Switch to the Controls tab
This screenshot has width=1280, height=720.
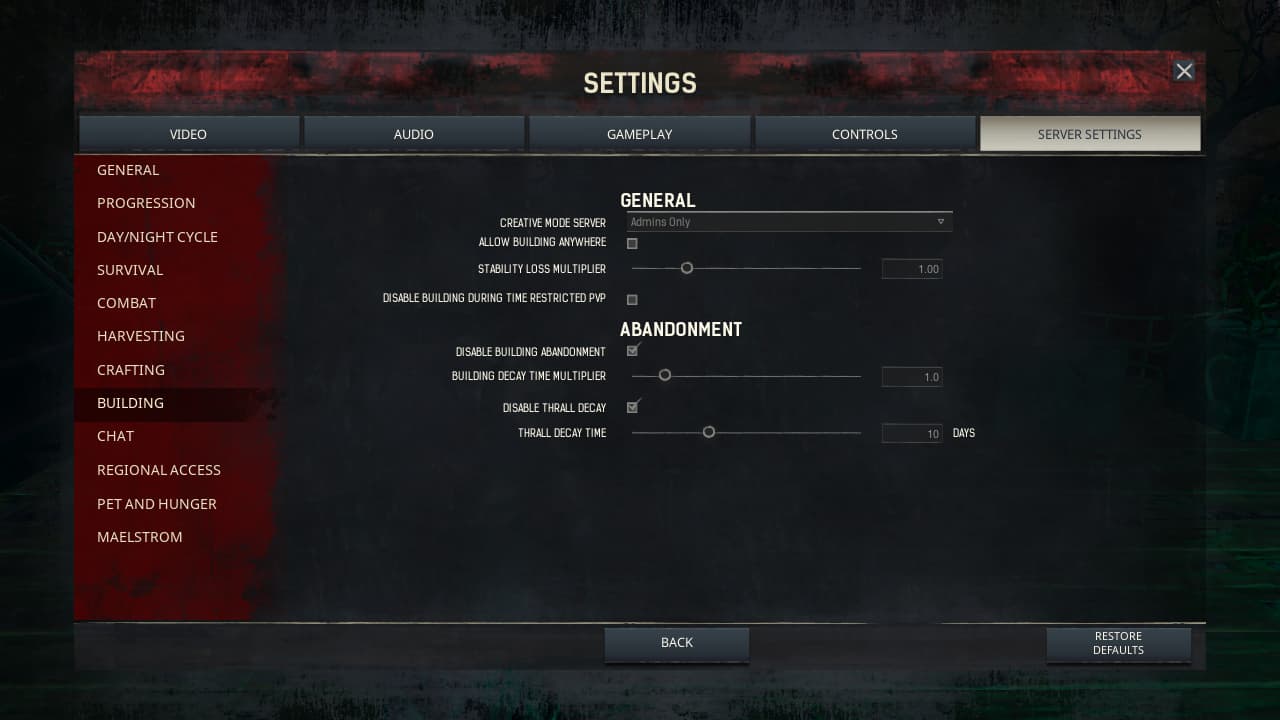coord(864,133)
